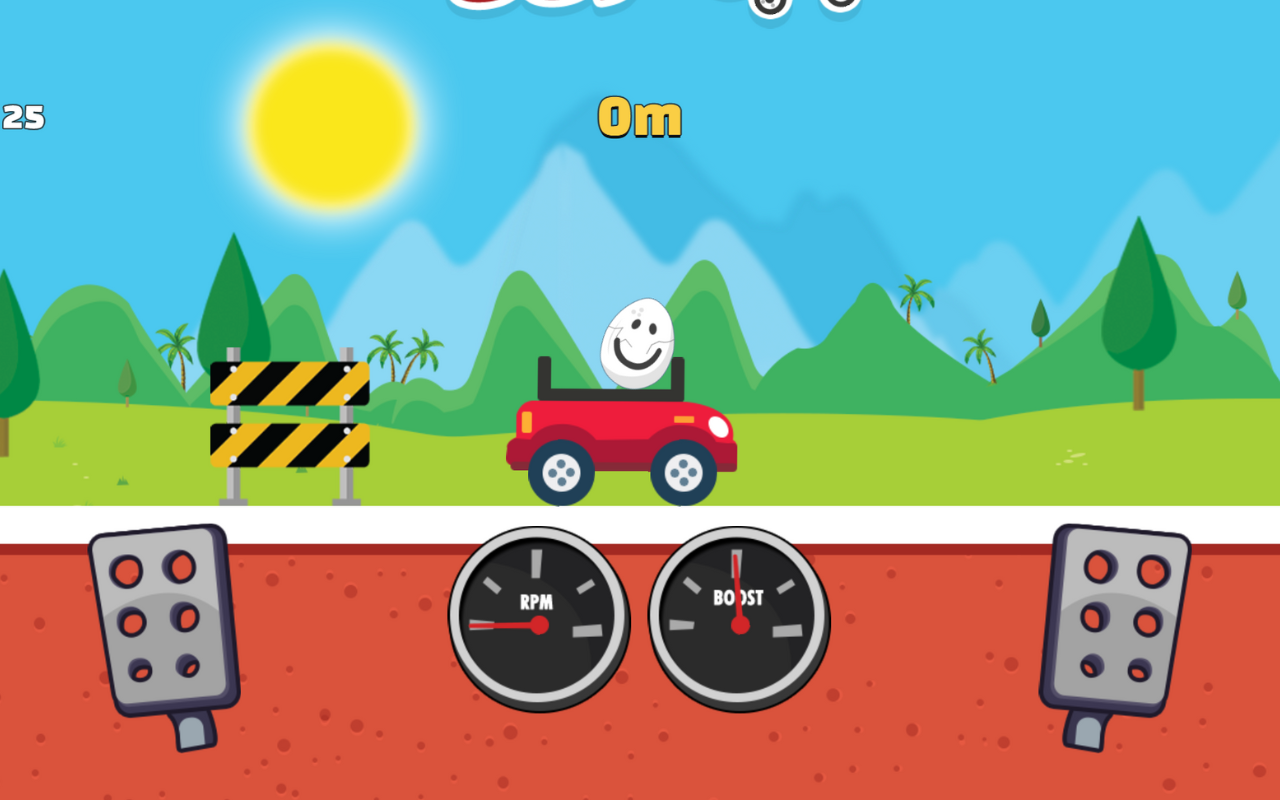Click the car's front wheel

683,470
